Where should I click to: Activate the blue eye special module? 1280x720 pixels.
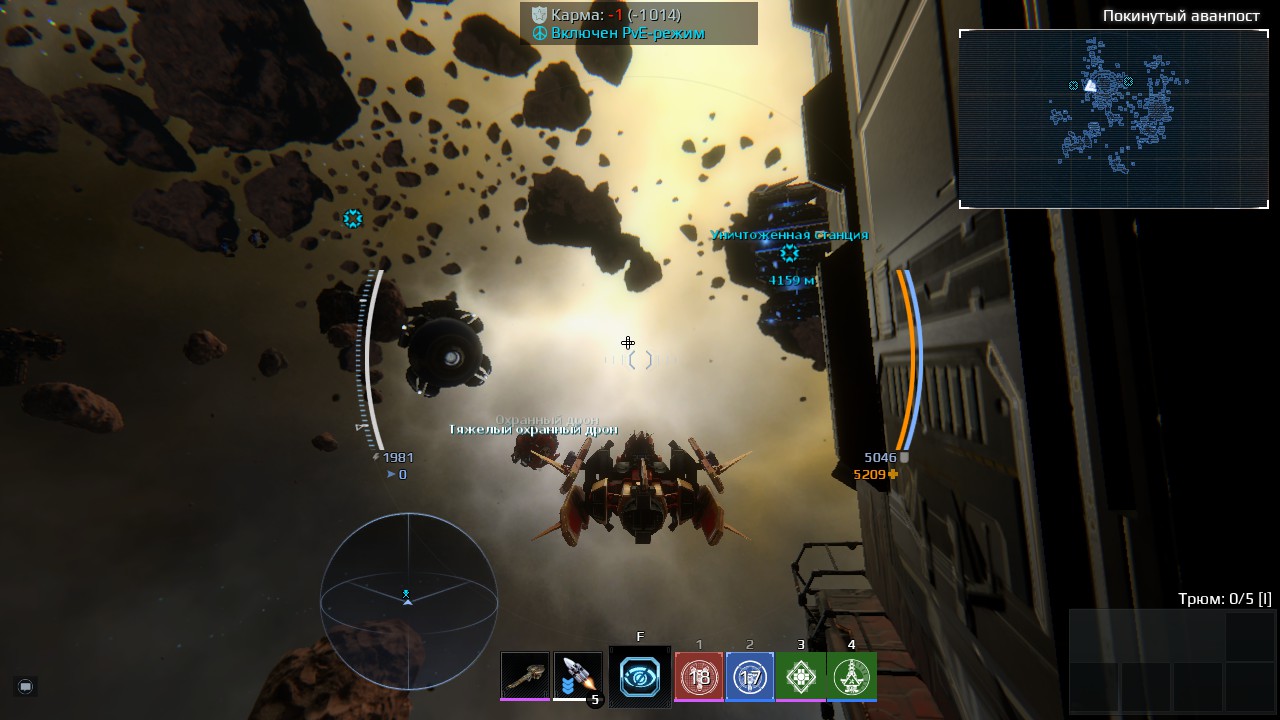pyautogui.click(x=640, y=677)
